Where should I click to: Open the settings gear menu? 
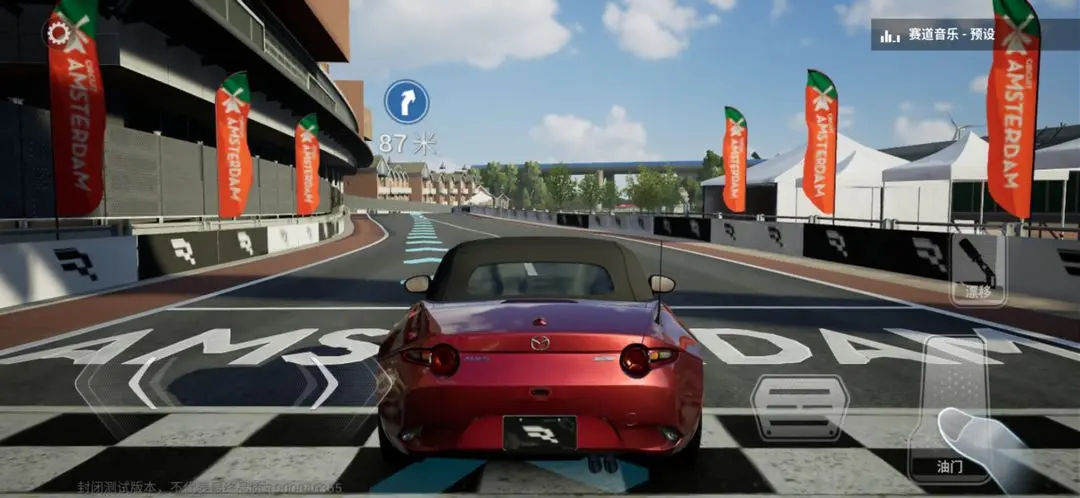point(59,33)
